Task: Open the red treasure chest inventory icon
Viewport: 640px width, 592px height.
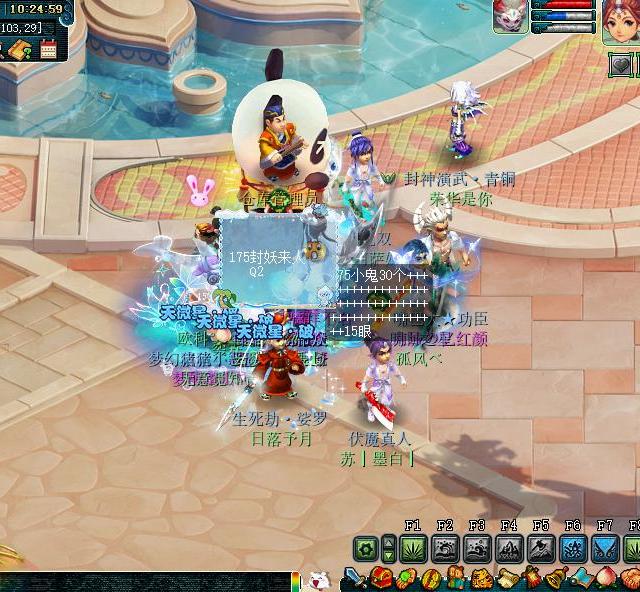Action: click(381, 578)
